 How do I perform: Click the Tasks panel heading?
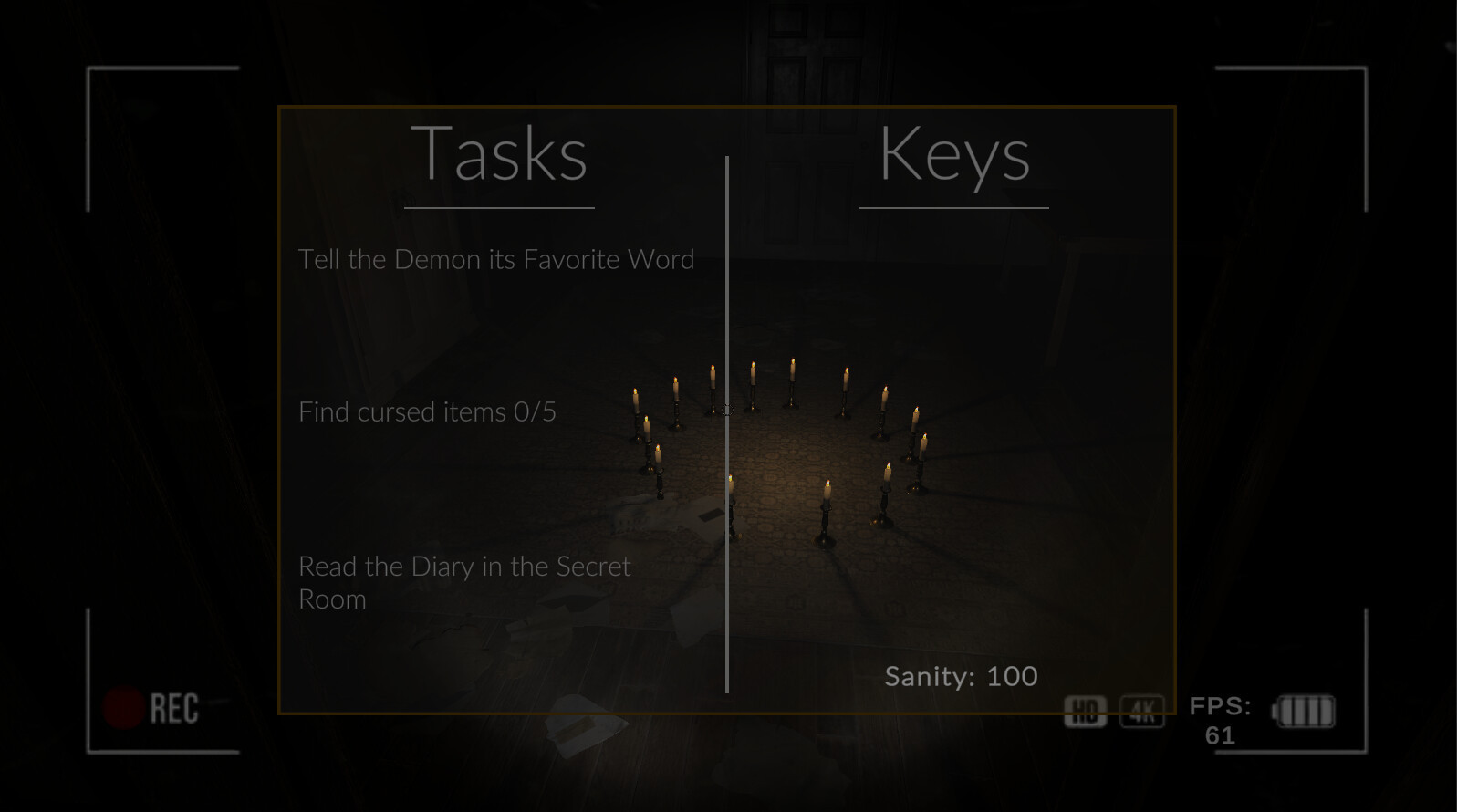[x=499, y=154]
